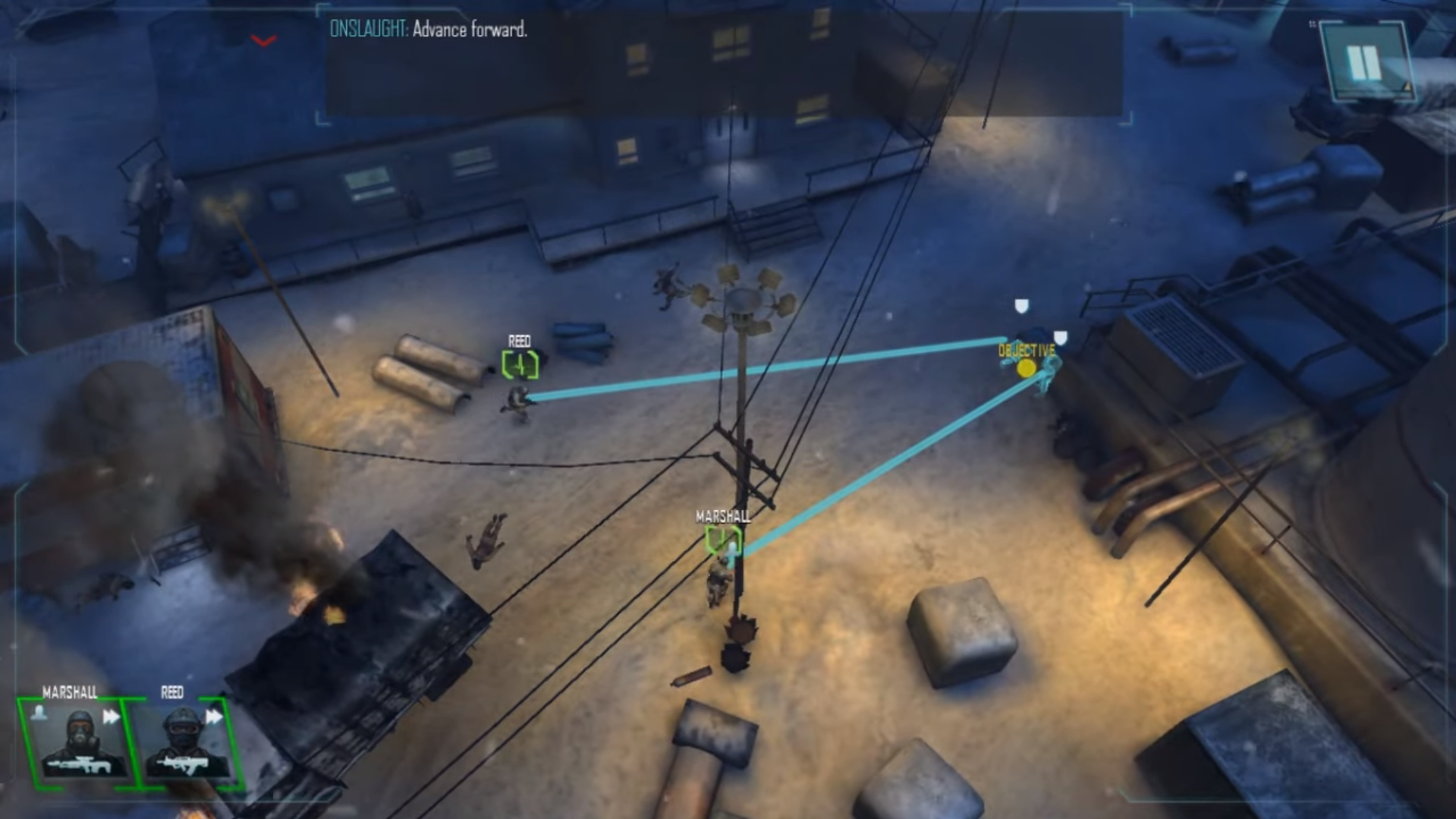Screen dimensions: 1456x819
Task: Tap the yellow Objective marker
Action: tap(1026, 368)
